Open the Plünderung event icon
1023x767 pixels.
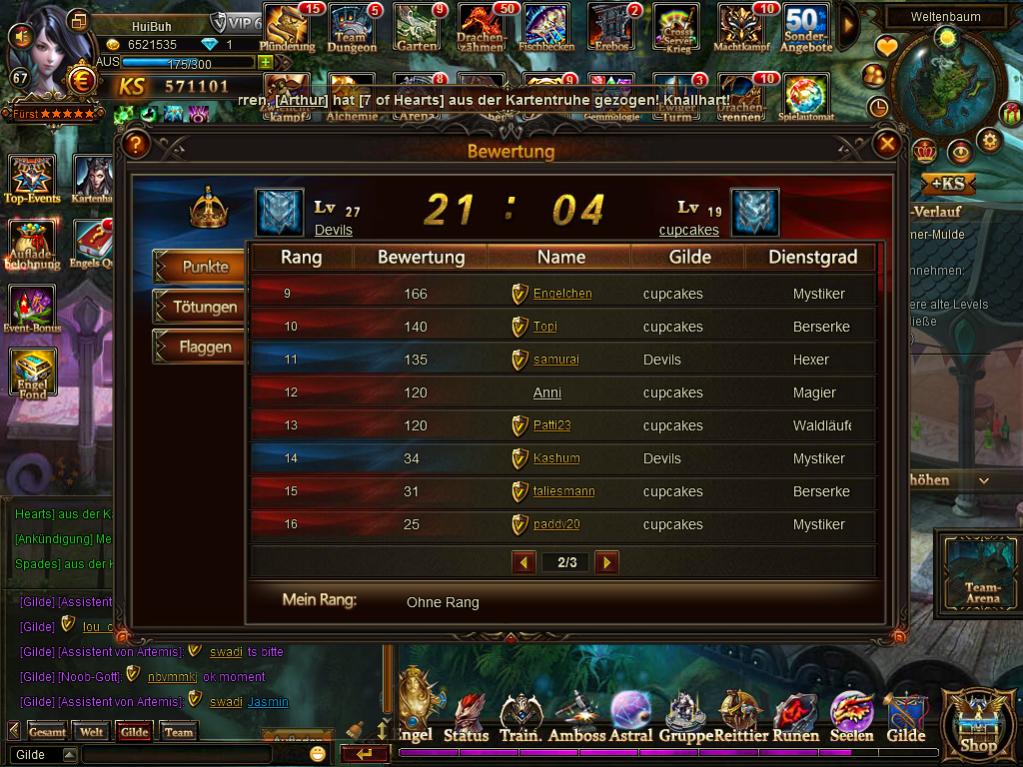287,28
